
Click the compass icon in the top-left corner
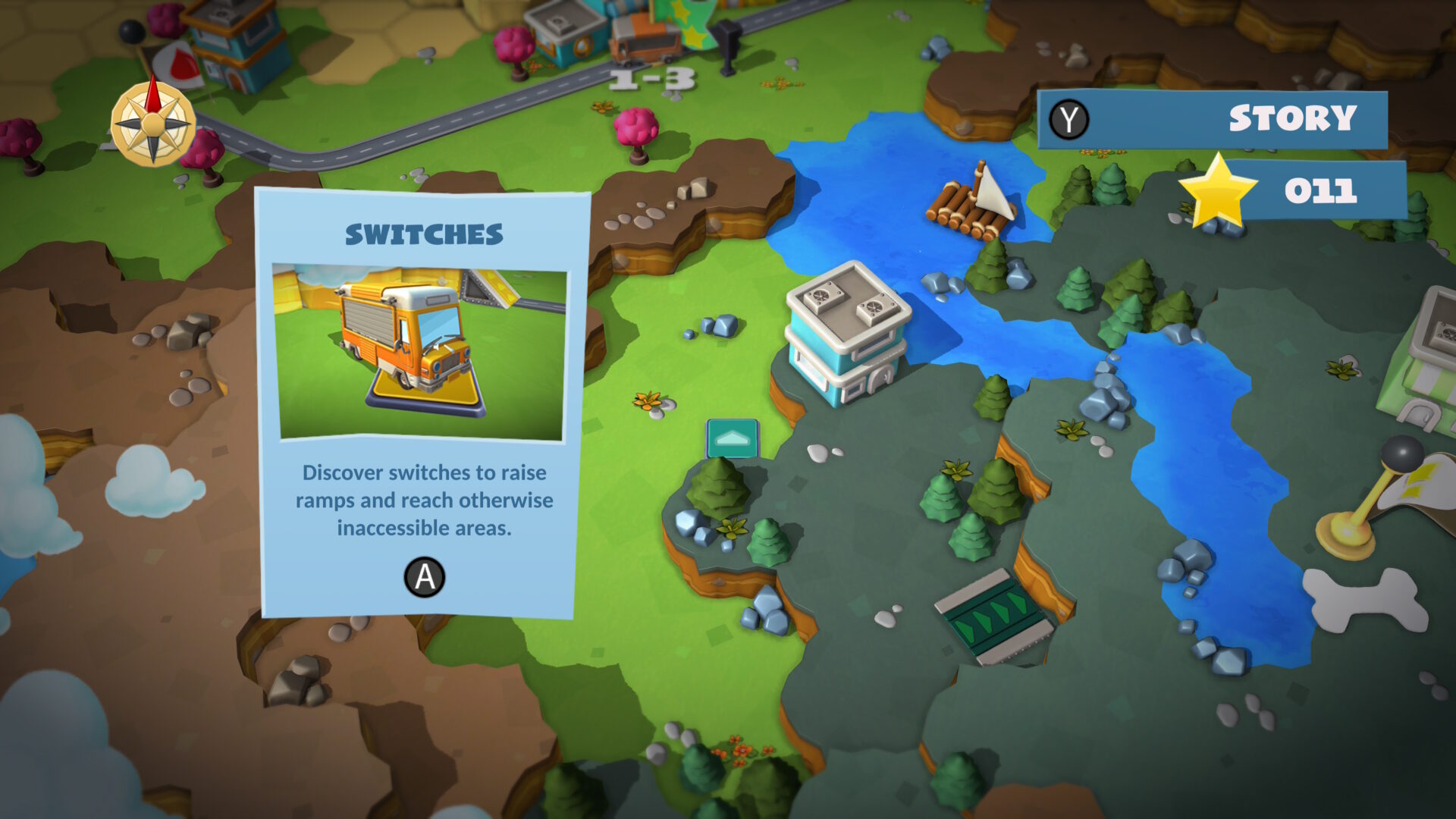click(x=152, y=124)
